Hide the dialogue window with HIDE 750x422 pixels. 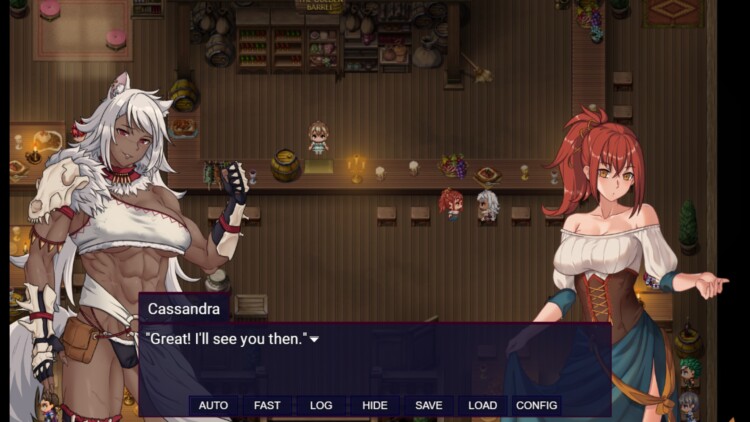click(375, 405)
